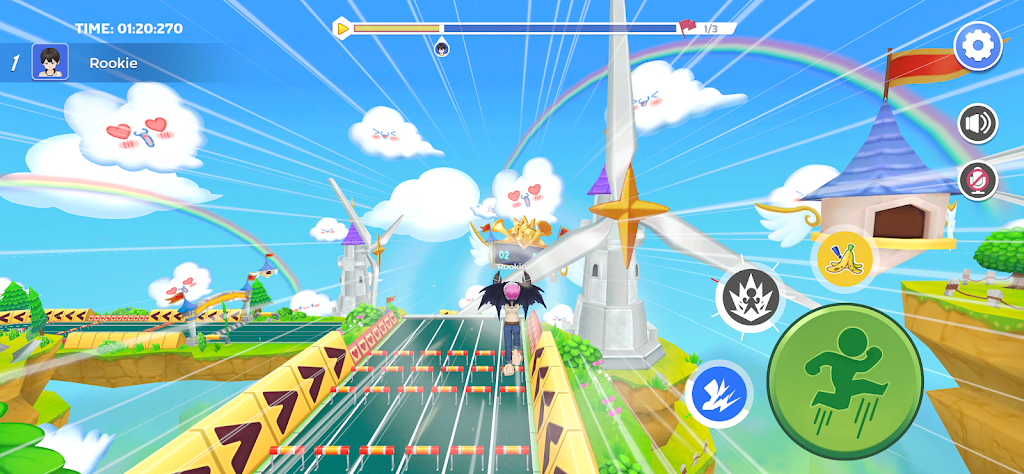Tap the big green jump button
Viewport: 1024px width, 474px height.
[x=844, y=373]
